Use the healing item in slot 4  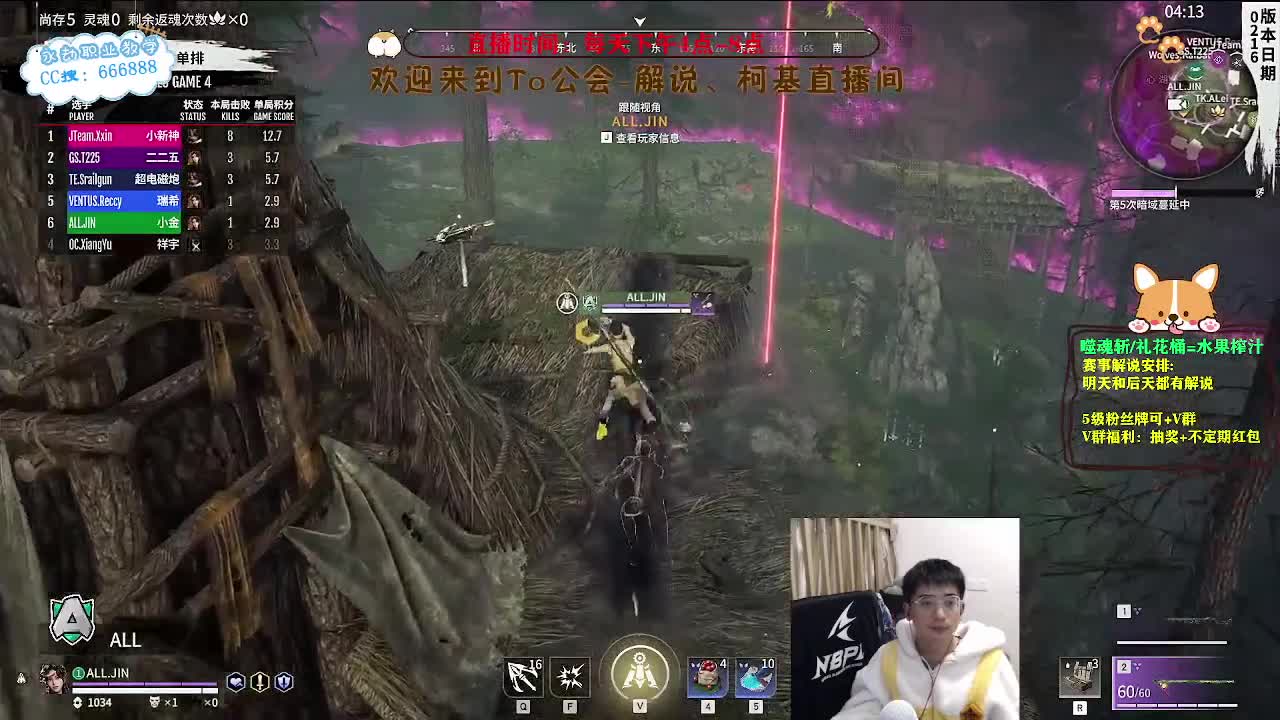(x=706, y=677)
